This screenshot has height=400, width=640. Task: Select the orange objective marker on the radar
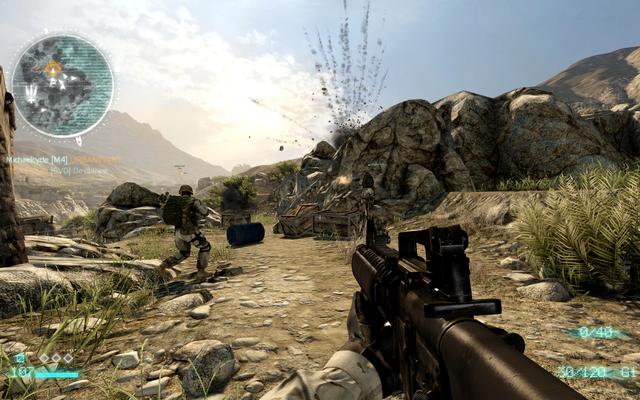click(53, 68)
